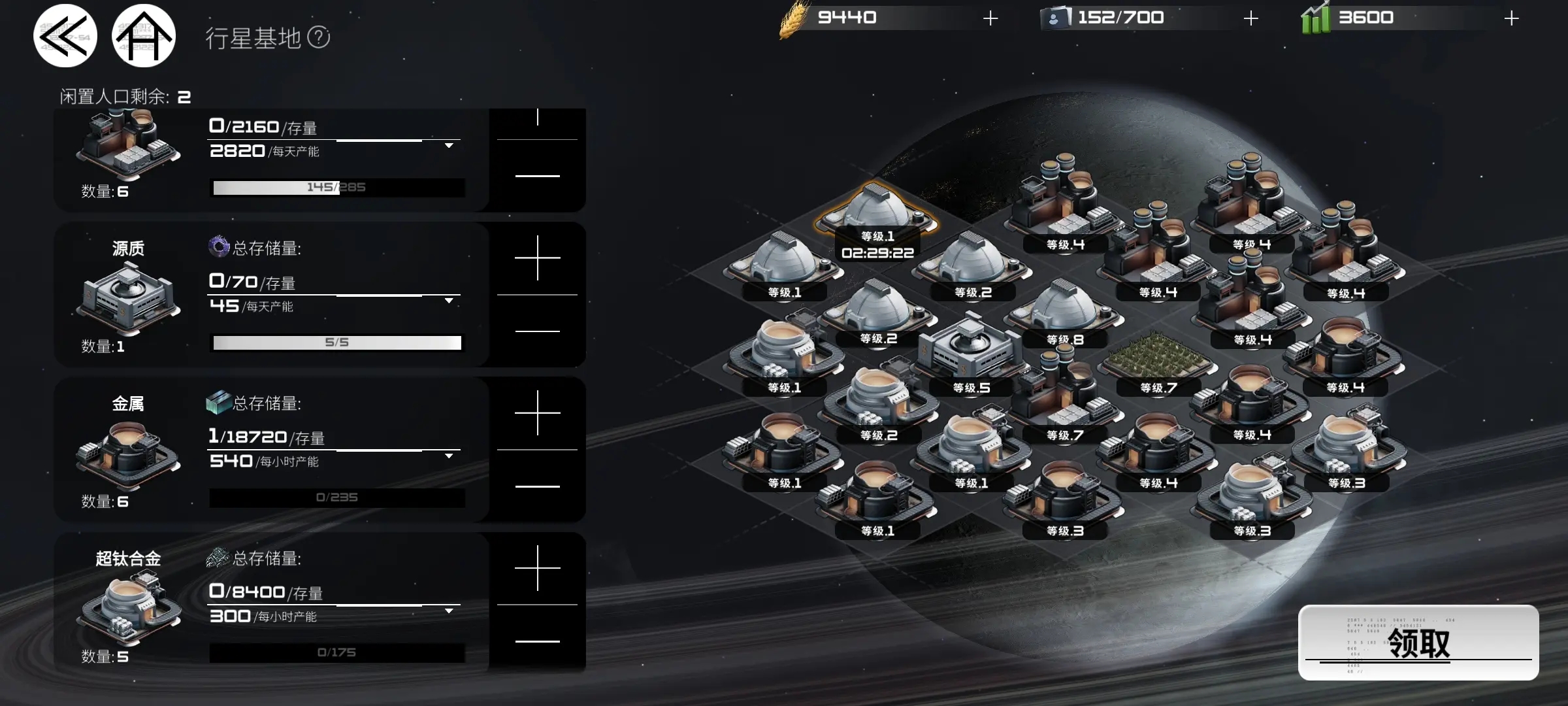This screenshot has width=1568, height=706.
Task: Increase workers for 源质
Action: point(537,258)
